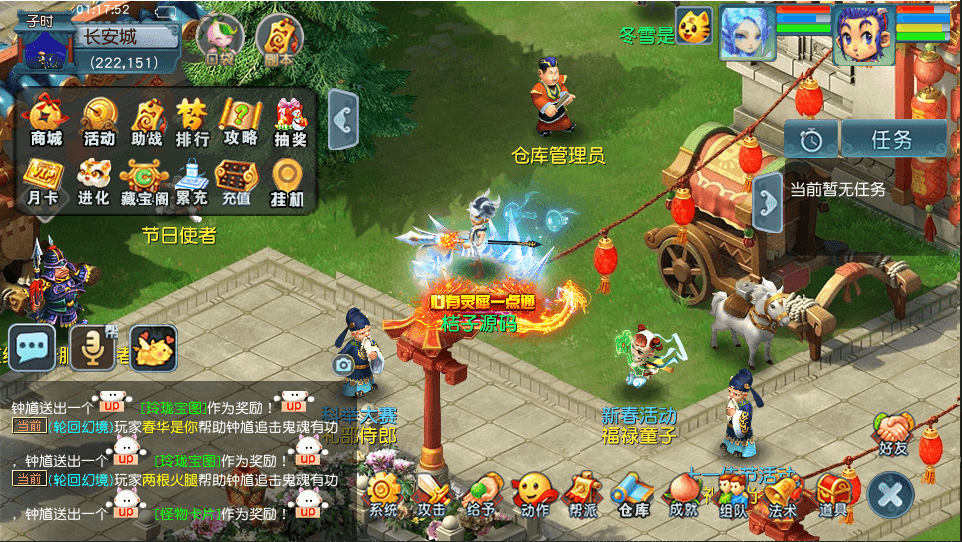Open the 商城 shop icon
The height and width of the screenshot is (542, 962).
[x=46, y=121]
